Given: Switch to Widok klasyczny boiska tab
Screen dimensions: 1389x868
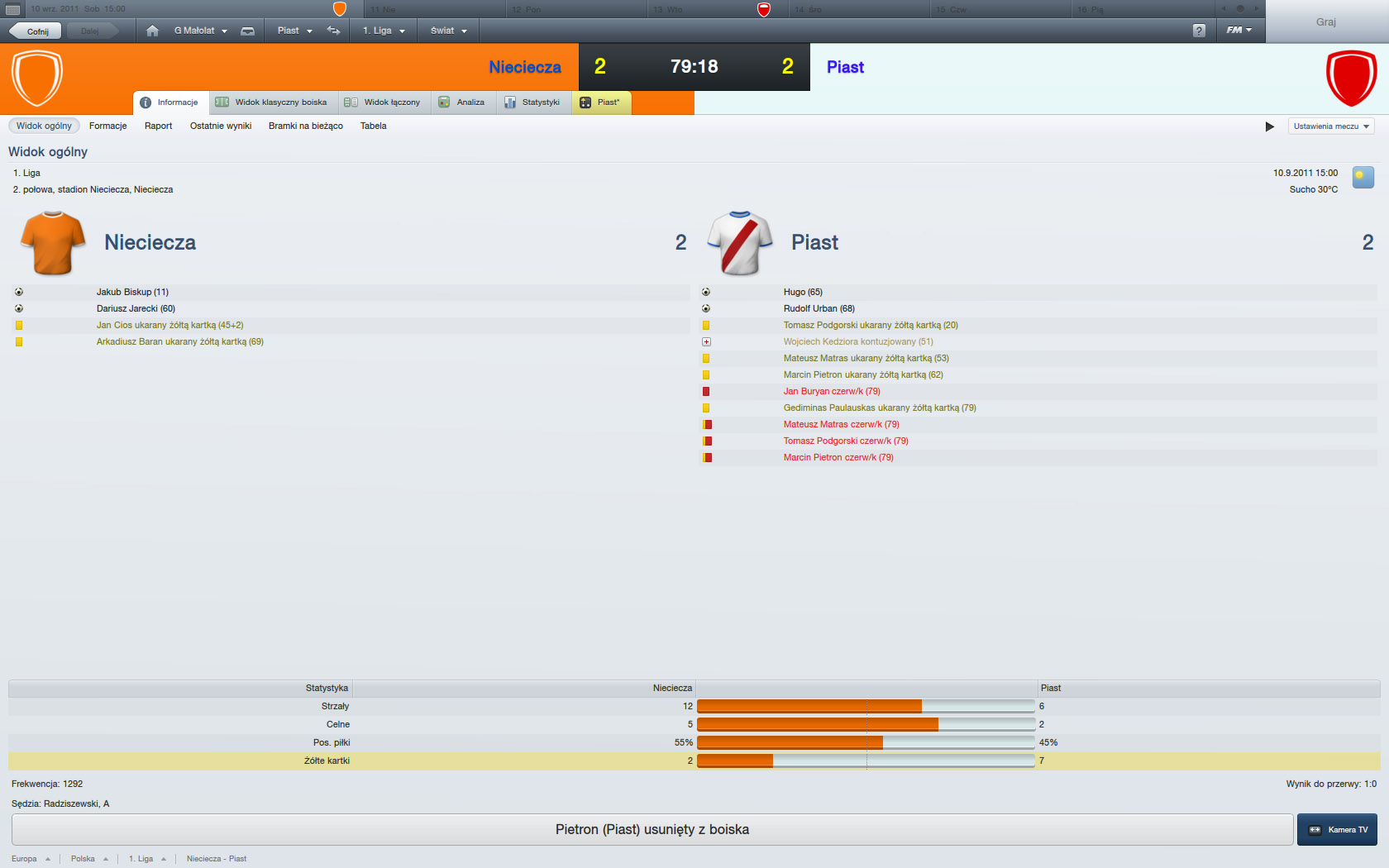Looking at the screenshot, I should [x=273, y=103].
